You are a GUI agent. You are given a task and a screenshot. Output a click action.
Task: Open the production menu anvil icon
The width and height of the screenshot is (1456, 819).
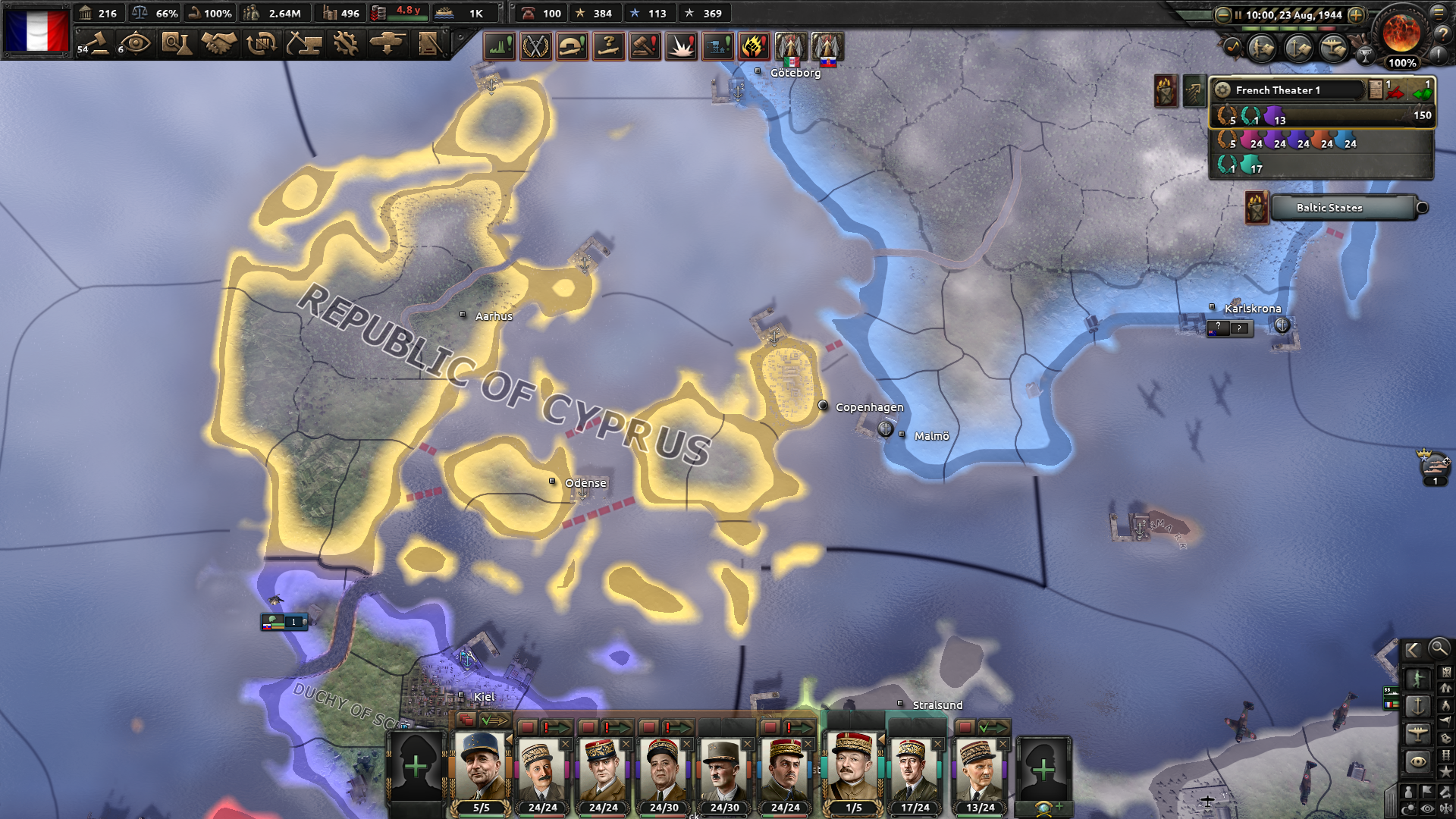pos(304,44)
